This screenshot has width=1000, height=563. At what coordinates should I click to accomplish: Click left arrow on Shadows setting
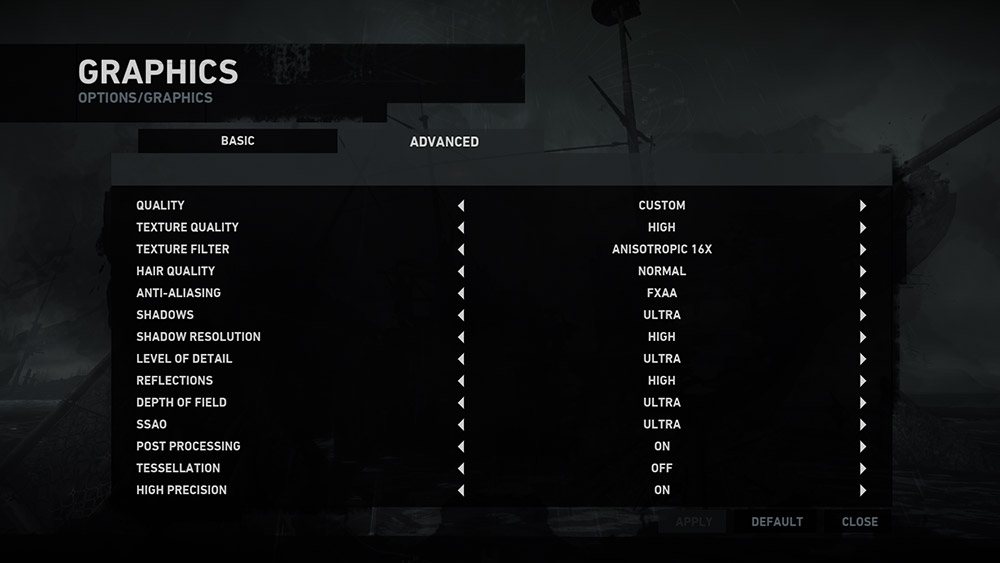[461, 316]
